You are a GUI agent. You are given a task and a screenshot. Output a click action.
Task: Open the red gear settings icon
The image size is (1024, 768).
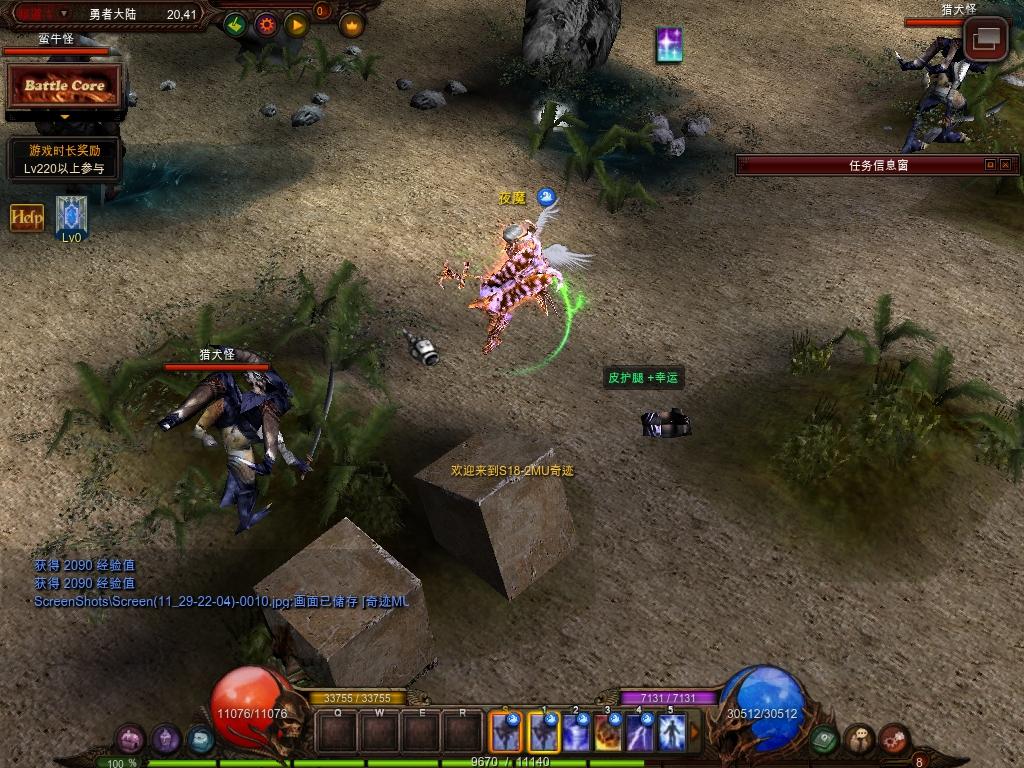pyautogui.click(x=266, y=25)
